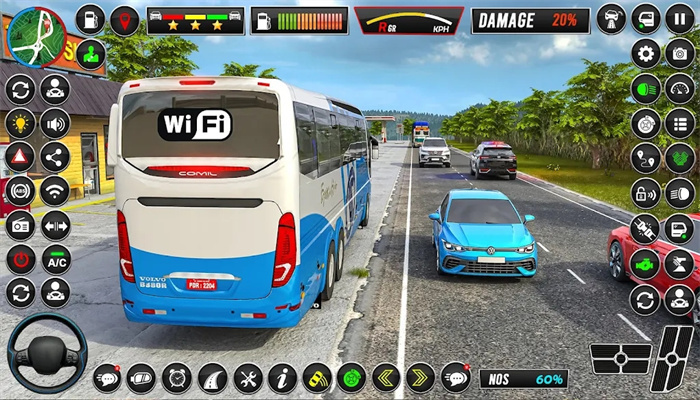Open the circular minimap

coord(36,37)
